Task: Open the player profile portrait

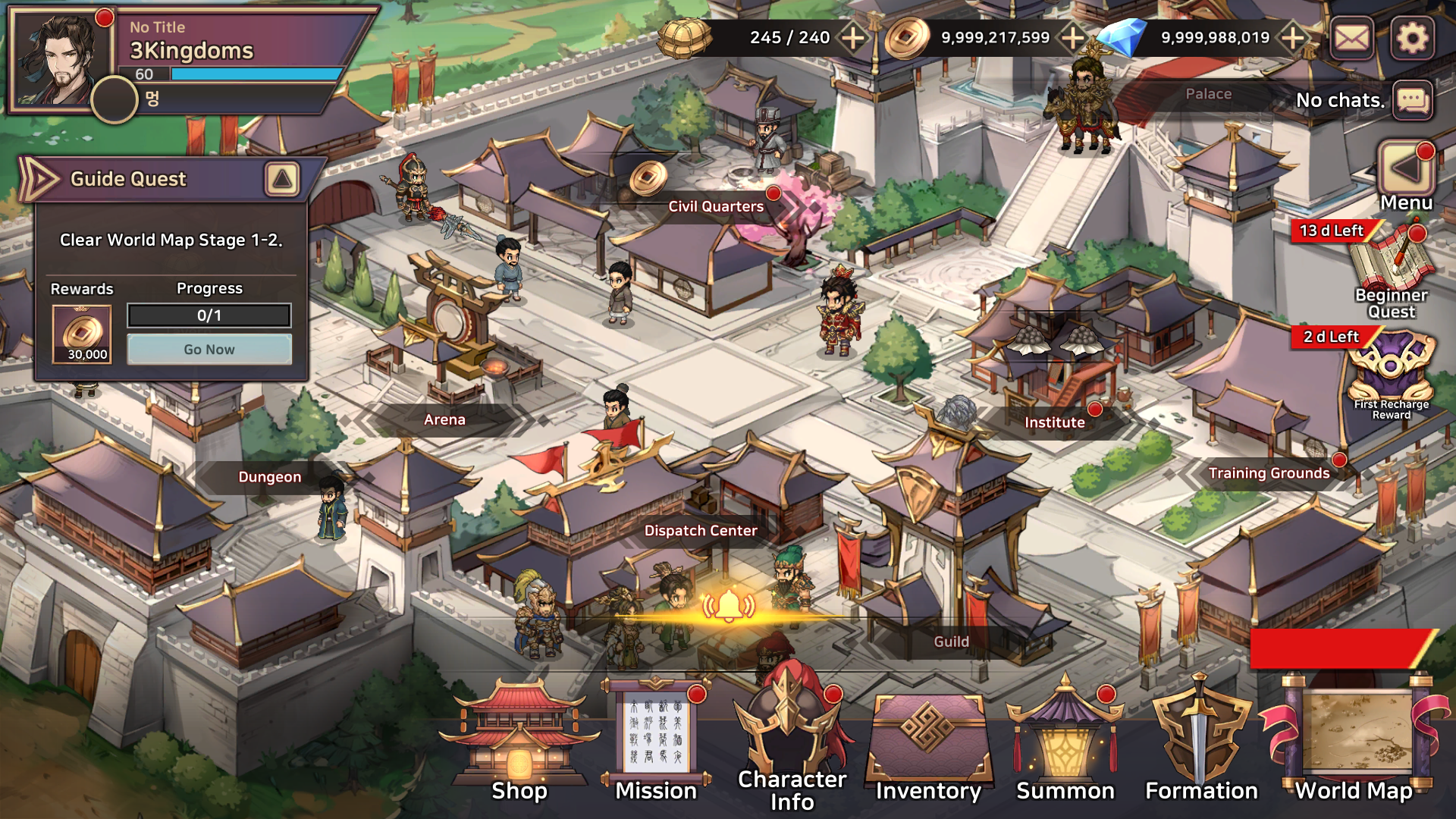Action: point(61,61)
